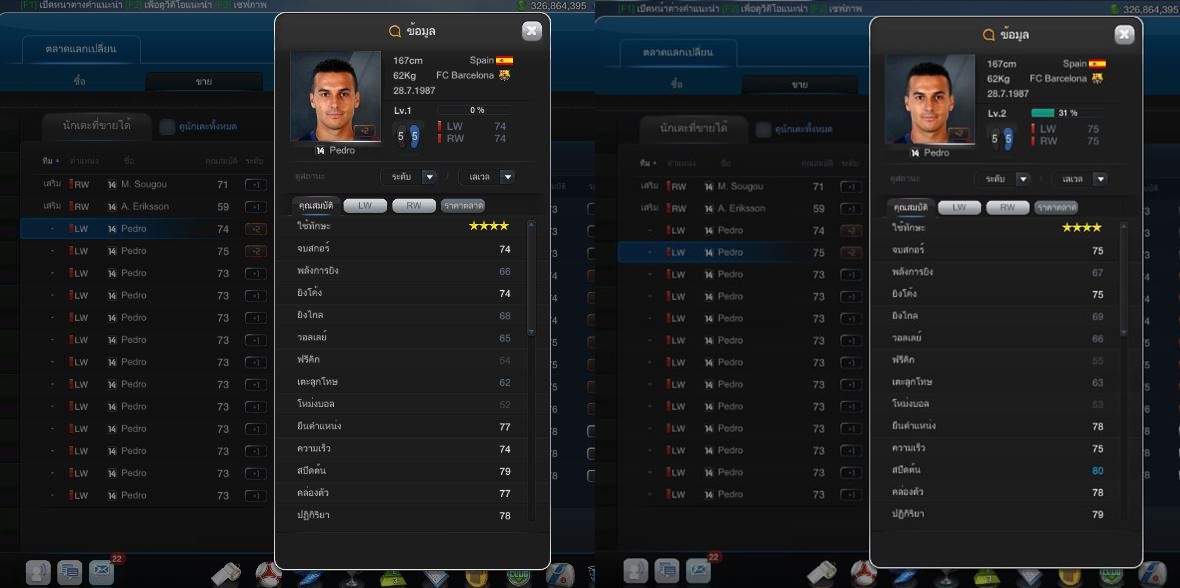Open the RW tab in Lv.1 Pedro popup

[x=414, y=205]
